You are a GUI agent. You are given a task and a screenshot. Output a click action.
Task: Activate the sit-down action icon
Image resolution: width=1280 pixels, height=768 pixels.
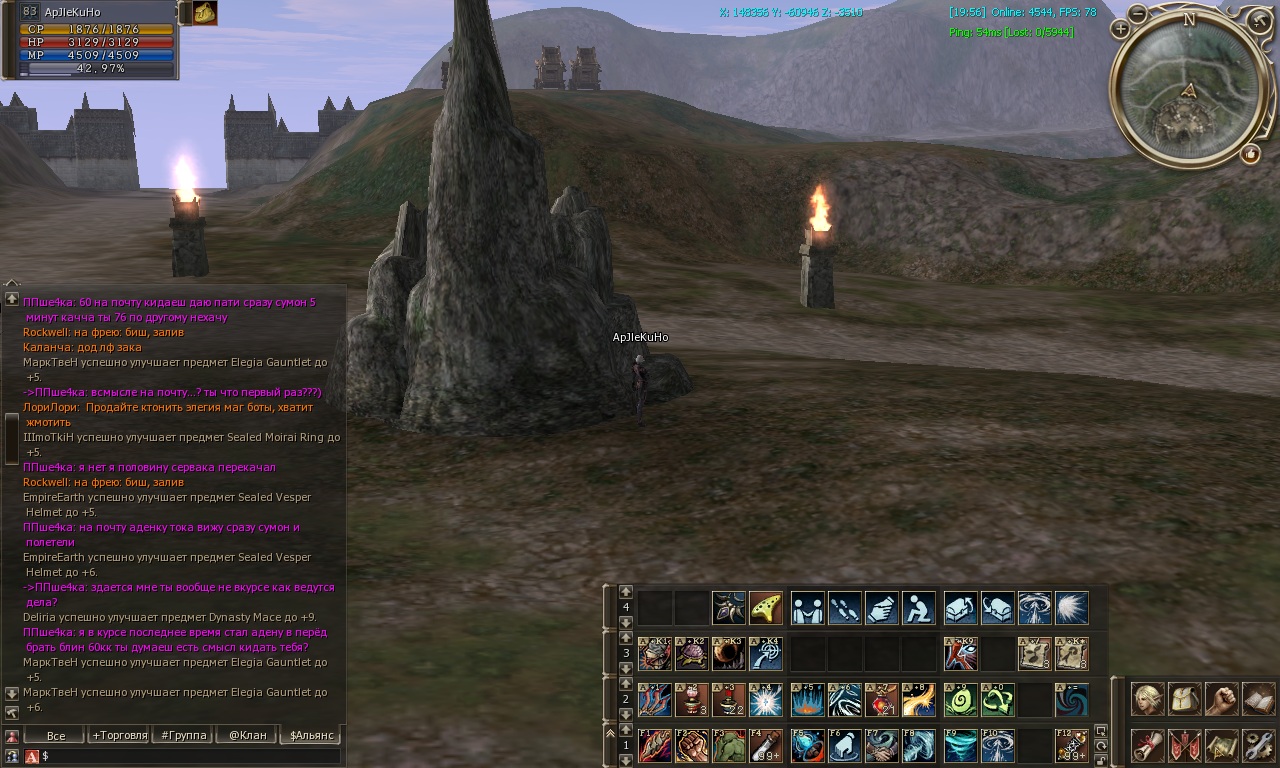[x=918, y=607]
